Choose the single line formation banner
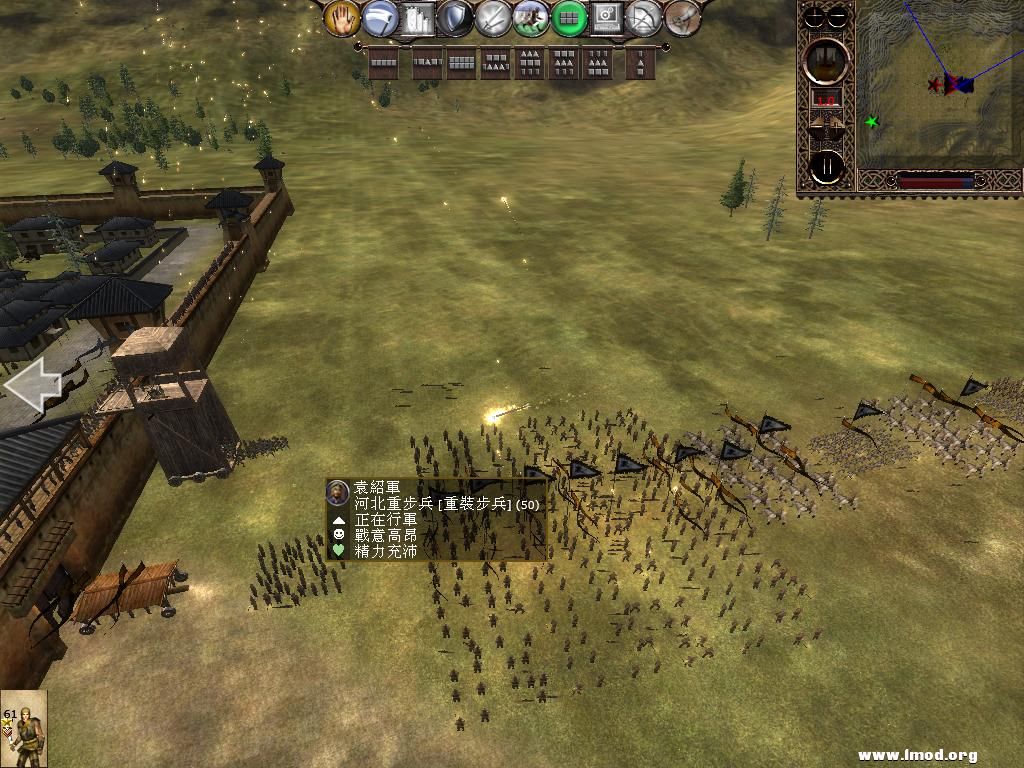The width and height of the screenshot is (1024, 768). click(x=383, y=63)
